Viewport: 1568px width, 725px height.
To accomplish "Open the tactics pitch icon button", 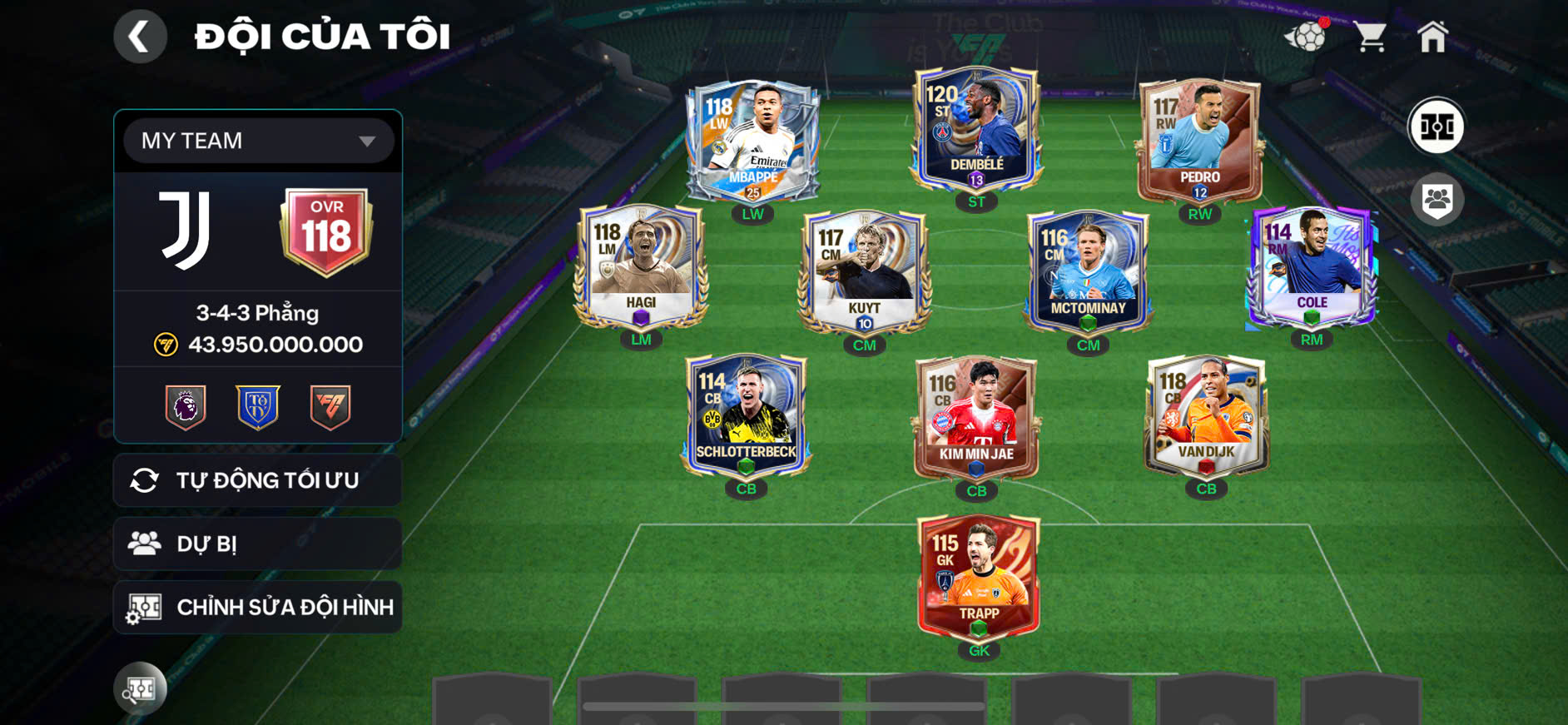I will pyautogui.click(x=1436, y=127).
